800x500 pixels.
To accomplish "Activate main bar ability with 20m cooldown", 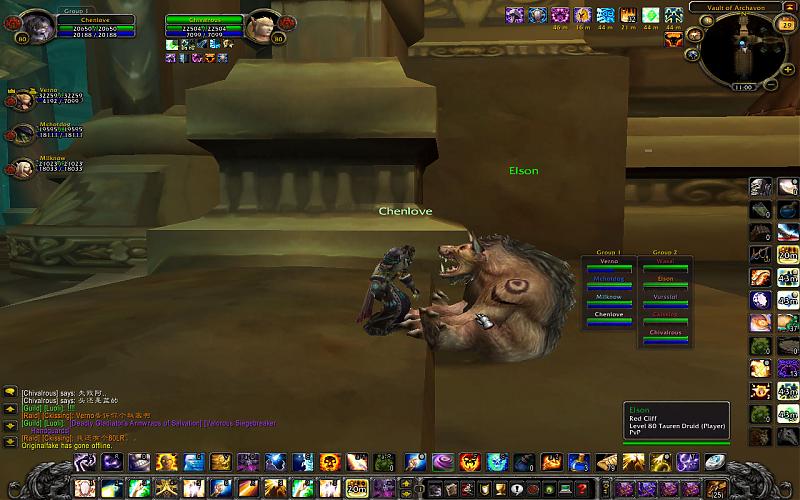I will (x=356, y=488).
